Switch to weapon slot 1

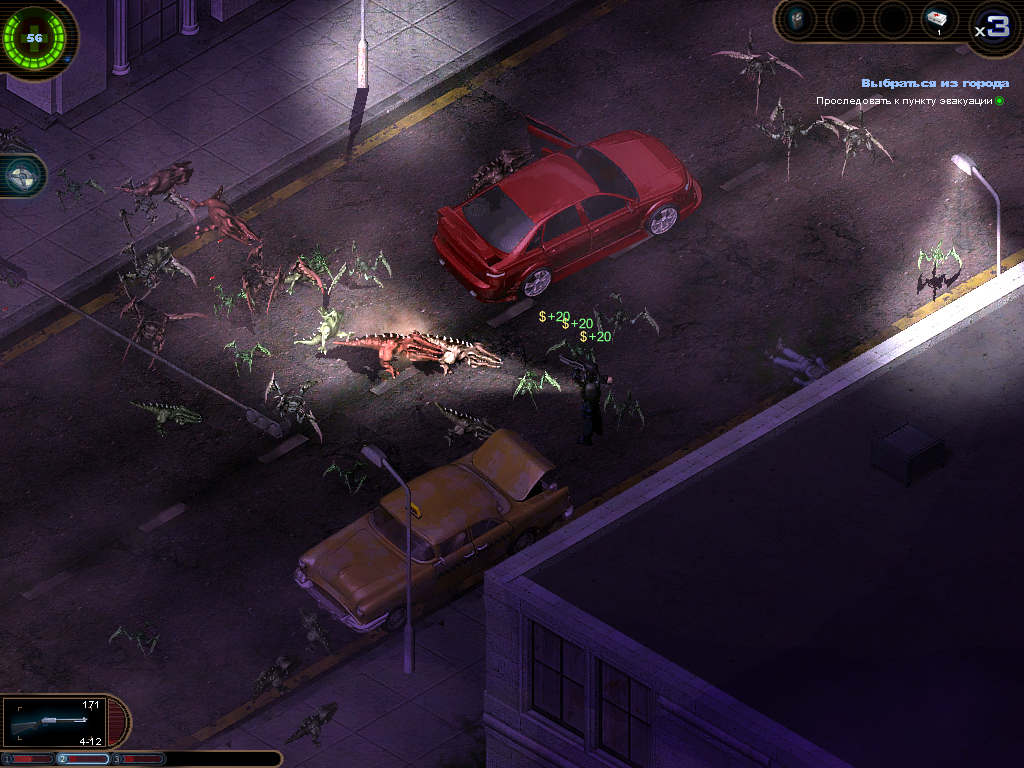point(27,759)
